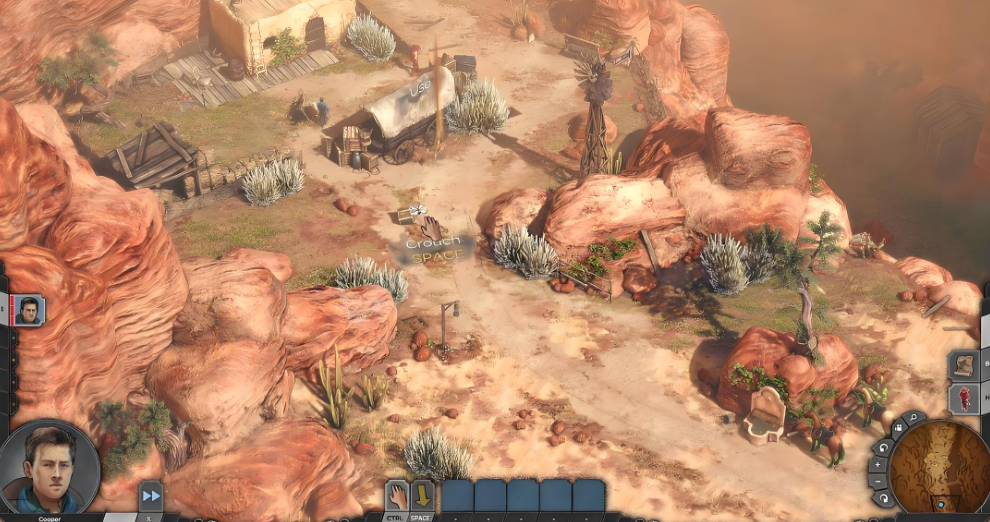
Task: Toggle crouch with the yellow arrow icon
Action: [422, 495]
